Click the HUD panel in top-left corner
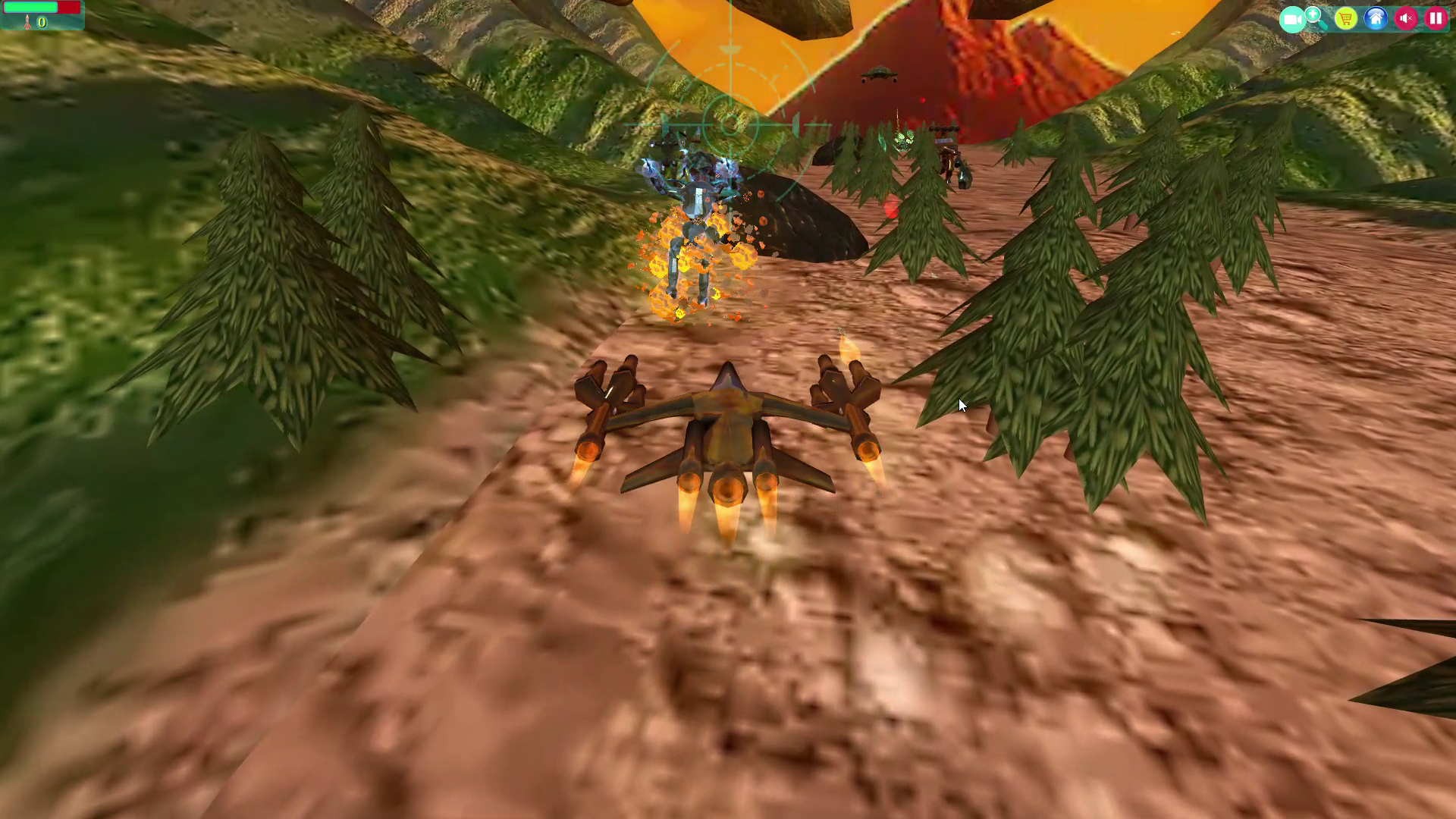The image size is (1456, 819). click(42, 15)
